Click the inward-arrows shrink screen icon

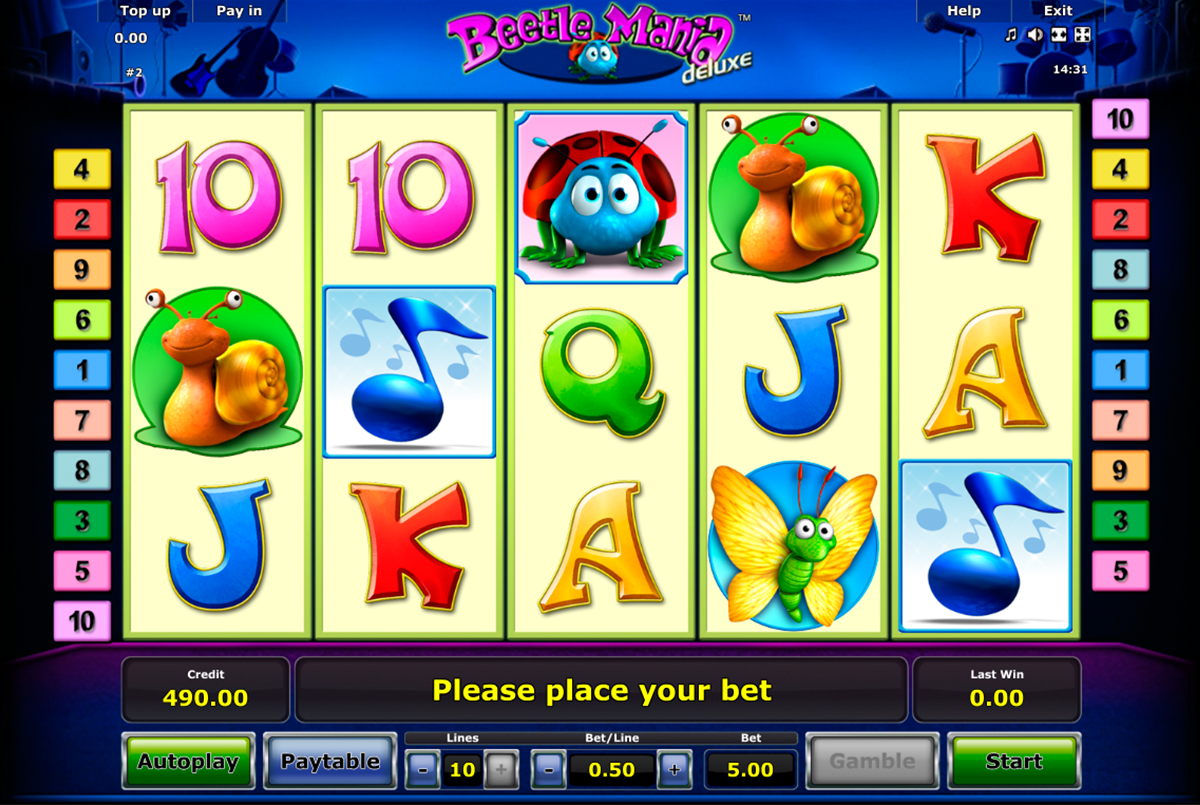click(x=1059, y=36)
